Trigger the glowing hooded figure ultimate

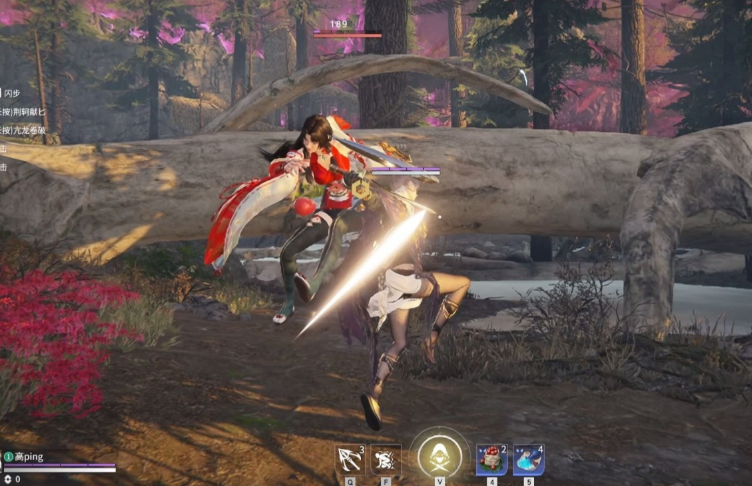439,457
